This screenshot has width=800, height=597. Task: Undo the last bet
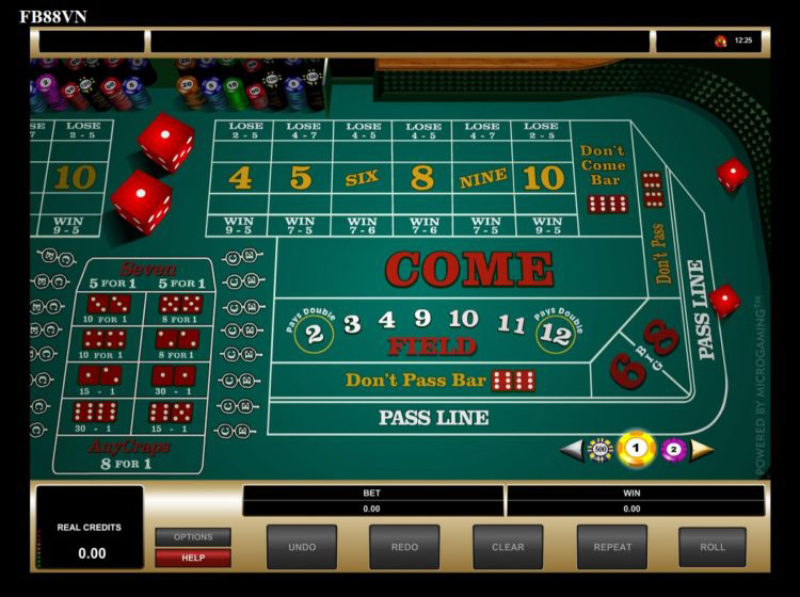pyautogui.click(x=301, y=547)
